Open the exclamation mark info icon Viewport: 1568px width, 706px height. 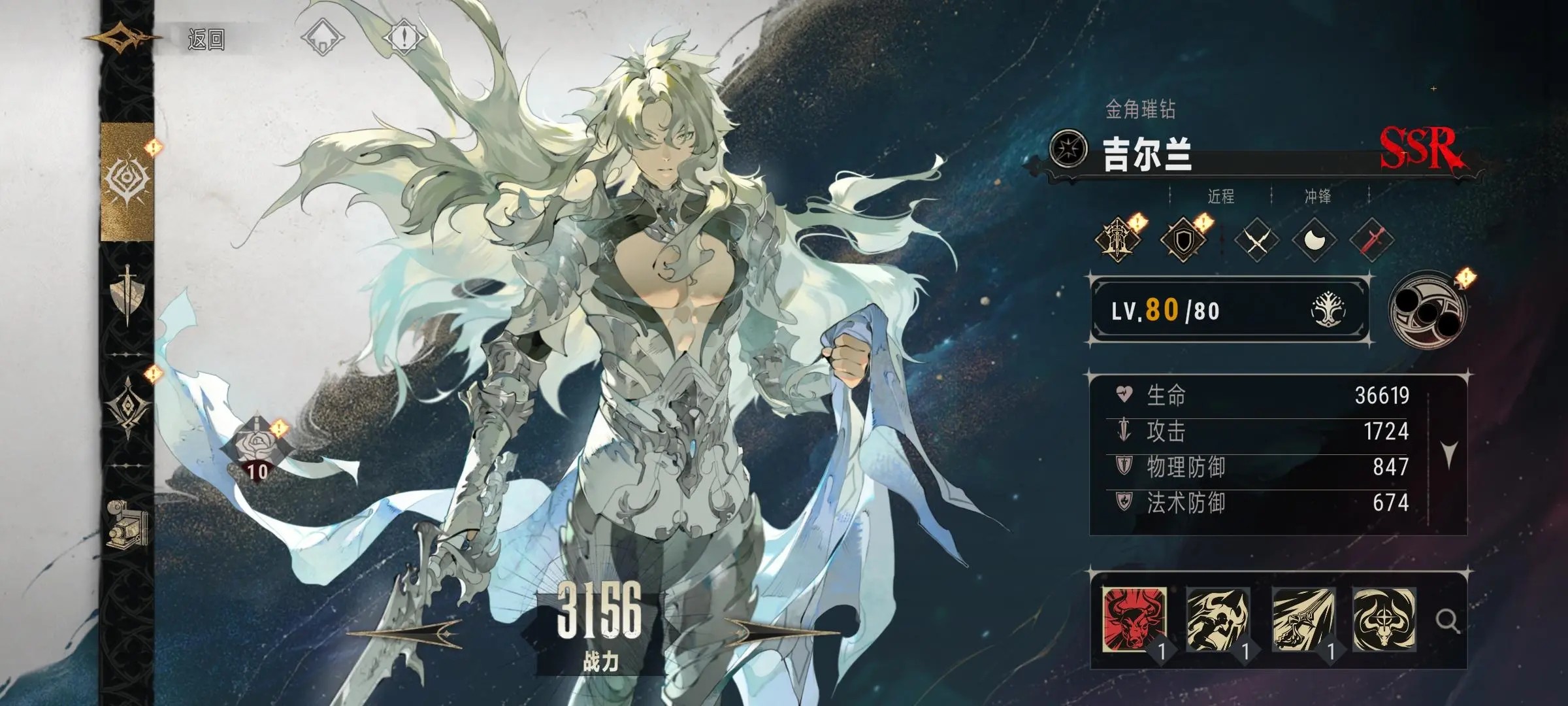point(404,37)
